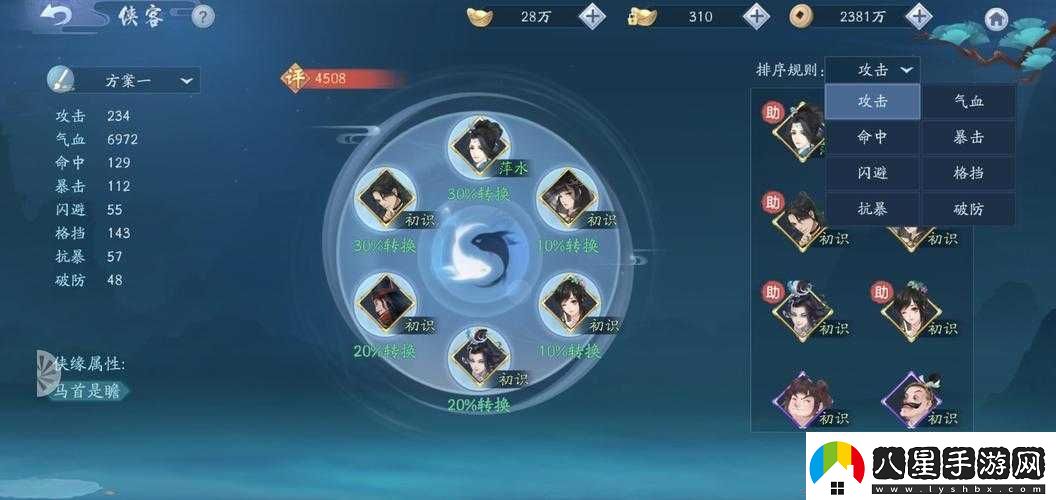Select the red-hatted hero in wheel
The width and height of the screenshot is (1056, 500).
[384, 304]
